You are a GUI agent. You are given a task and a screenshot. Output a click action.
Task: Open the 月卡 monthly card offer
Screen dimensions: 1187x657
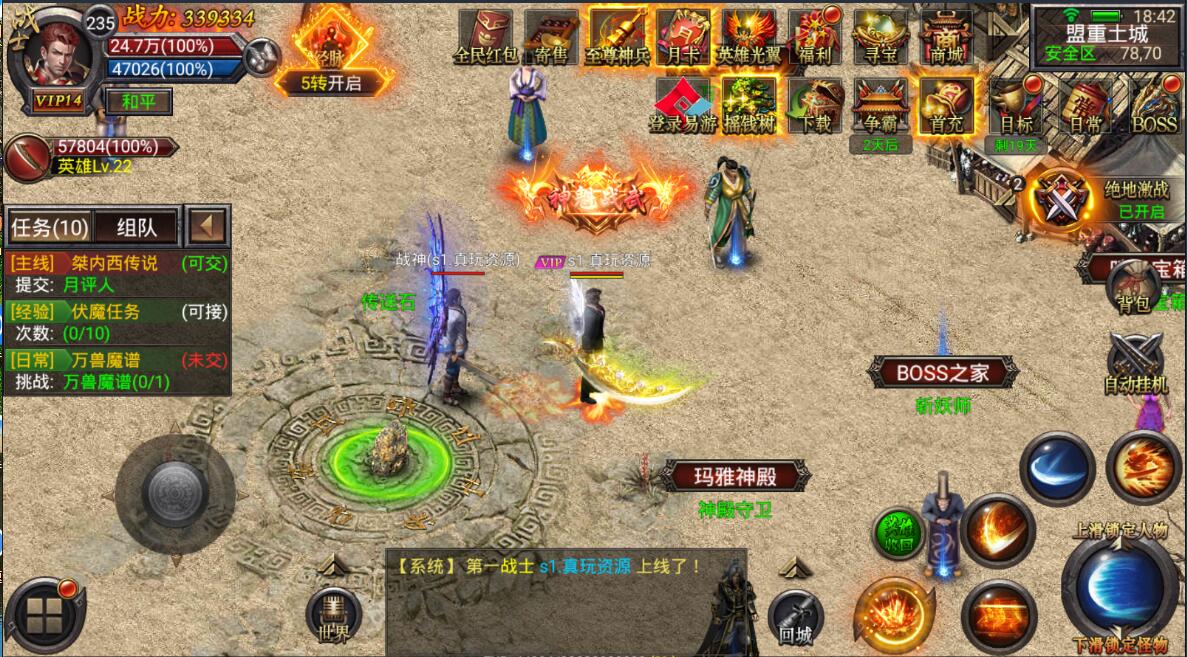pos(683,38)
